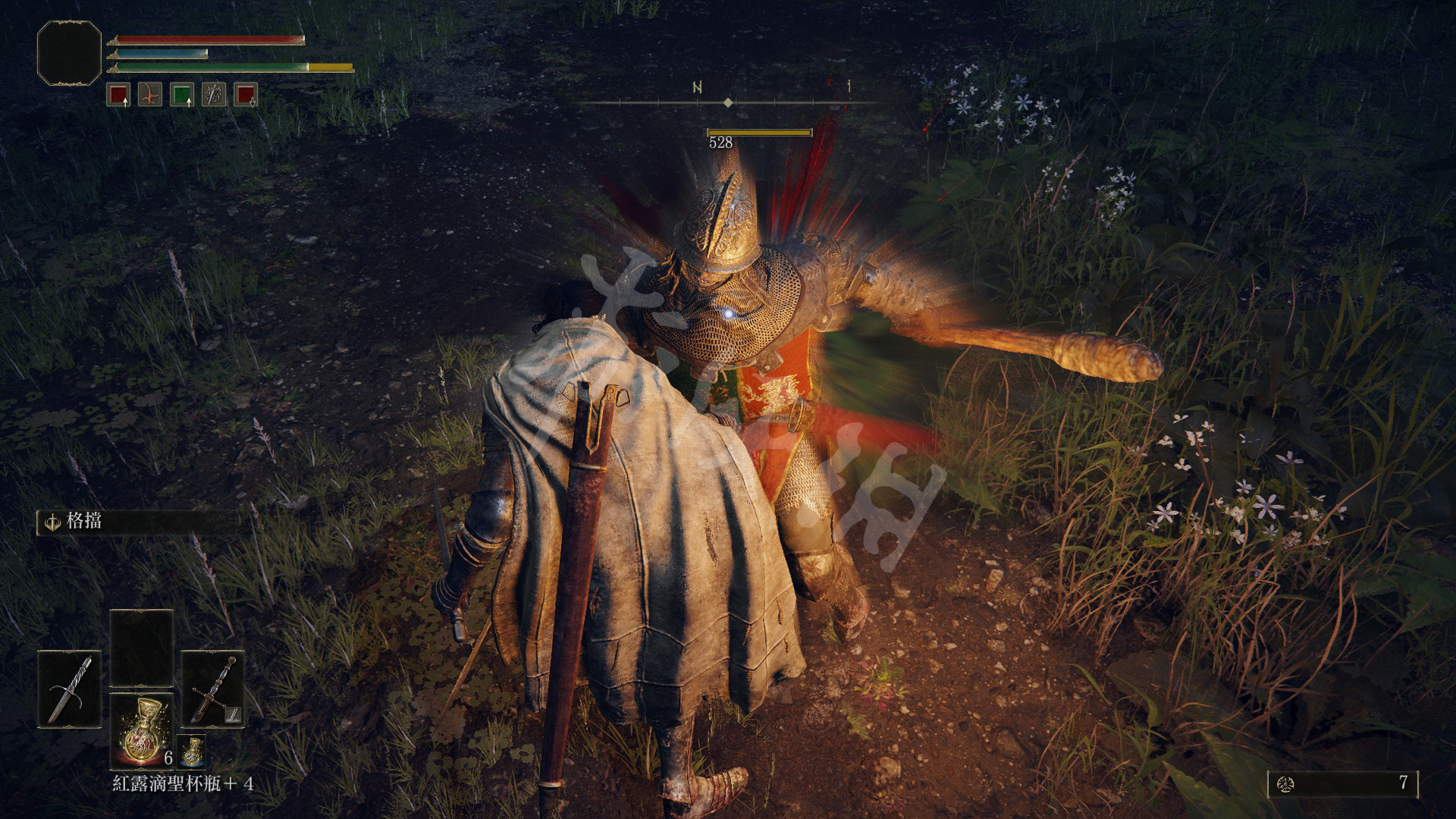Click the red square down-arrow debuff icon
Screen dimensions: 1456x819
[246, 95]
